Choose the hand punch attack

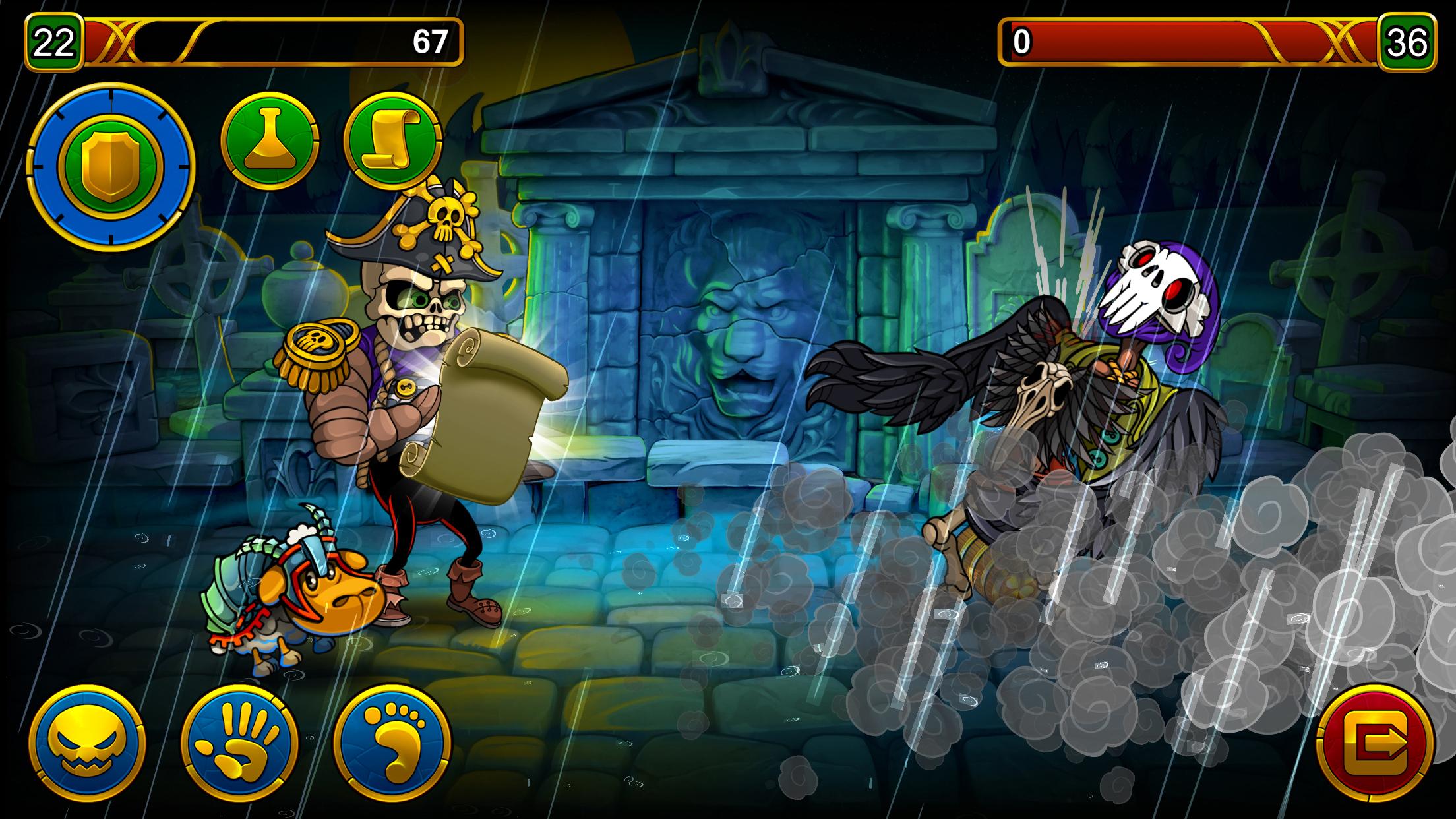[x=239, y=743]
